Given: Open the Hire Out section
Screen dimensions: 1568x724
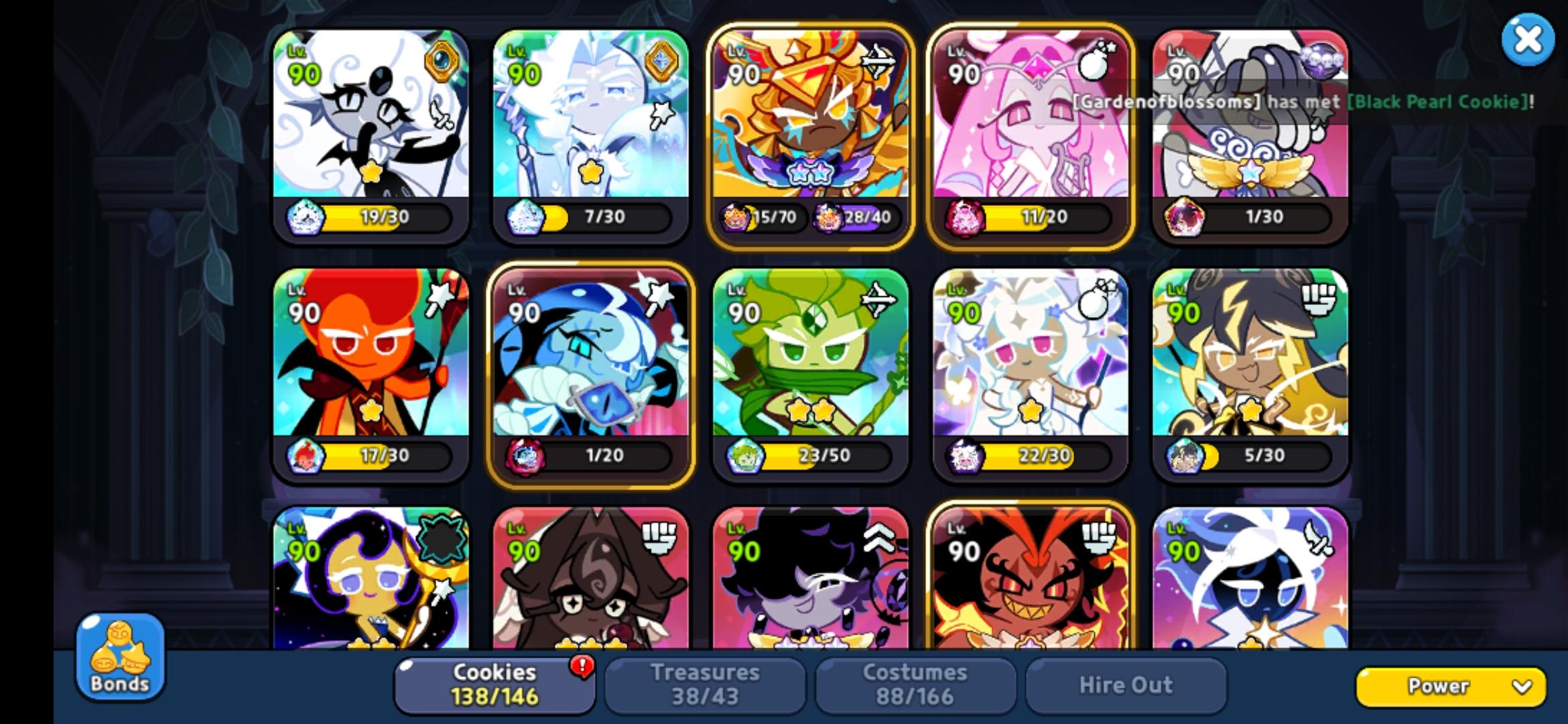Looking at the screenshot, I should pos(1126,684).
